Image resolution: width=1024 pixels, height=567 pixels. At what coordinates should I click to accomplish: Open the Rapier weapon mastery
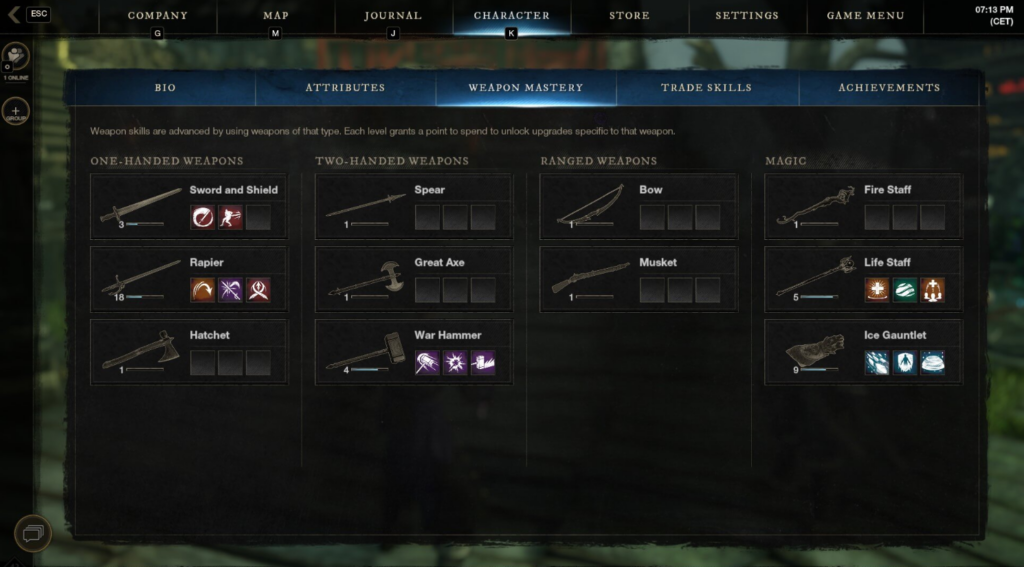pyautogui.click(x=188, y=279)
